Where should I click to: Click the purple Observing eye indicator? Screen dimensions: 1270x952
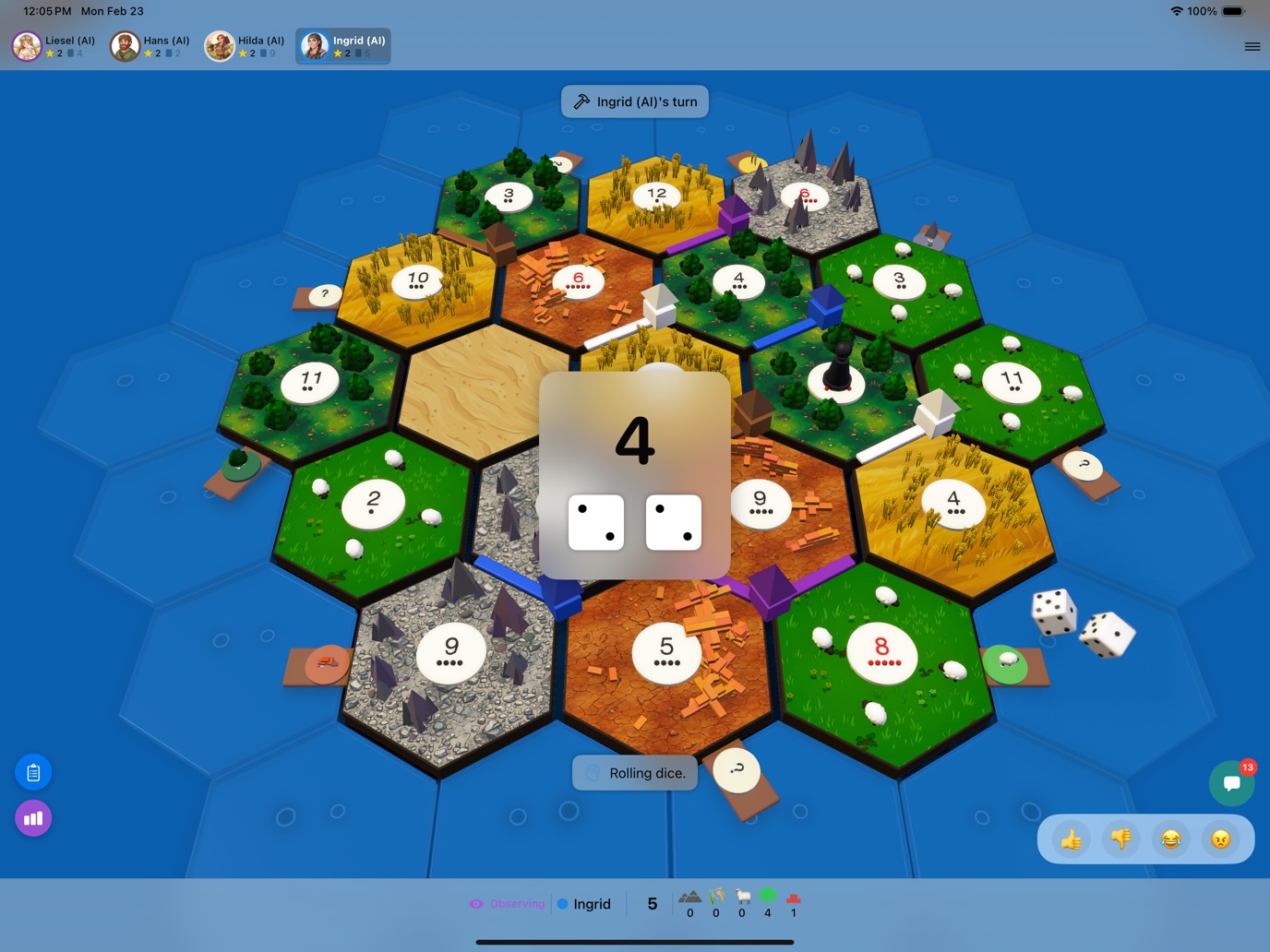[507, 904]
